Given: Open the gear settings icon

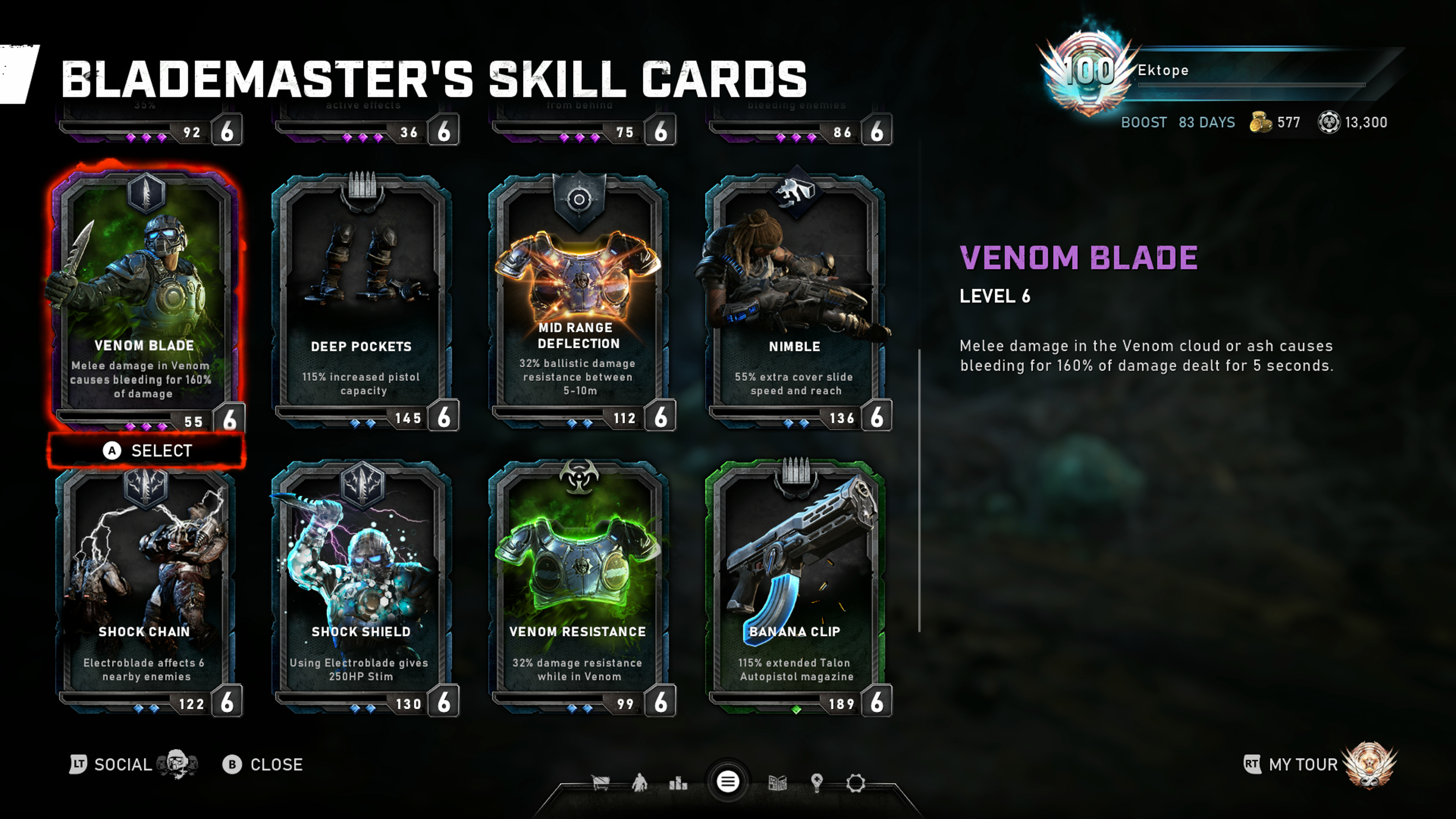Looking at the screenshot, I should [856, 783].
